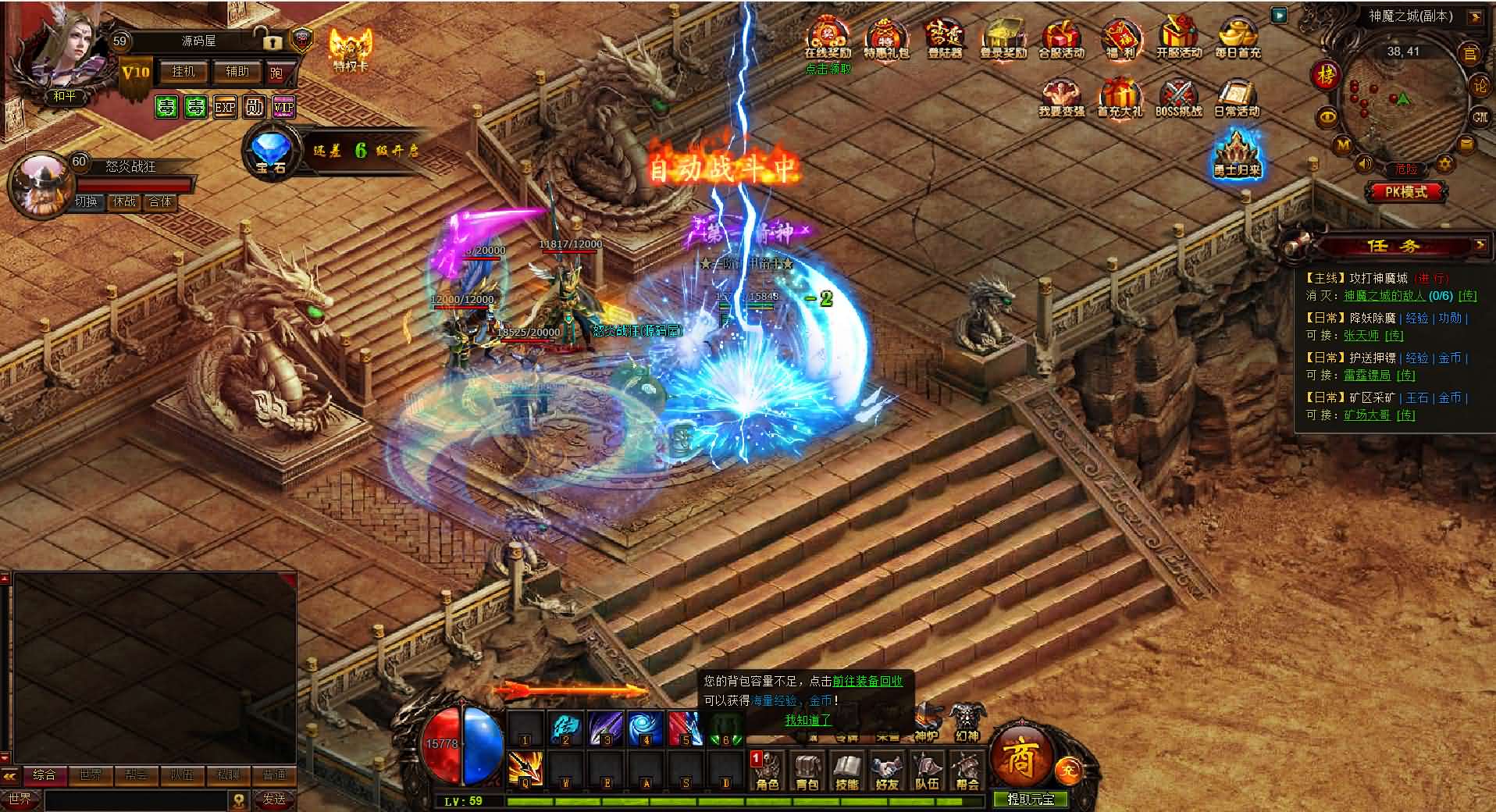Click the 挂机 auto-battle button
Screen dimensions: 1496x812
point(183,72)
